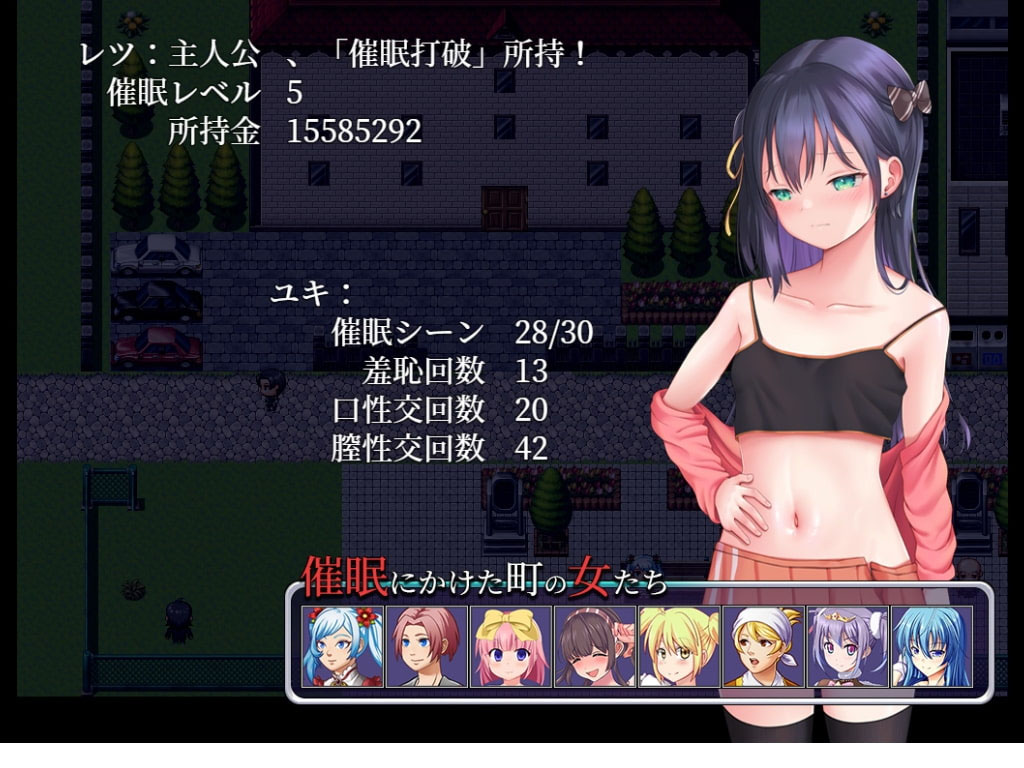The width and height of the screenshot is (1024, 768).
Task: Pick the purple-haired portrait with tiara
Action: pyautogui.click(x=847, y=646)
